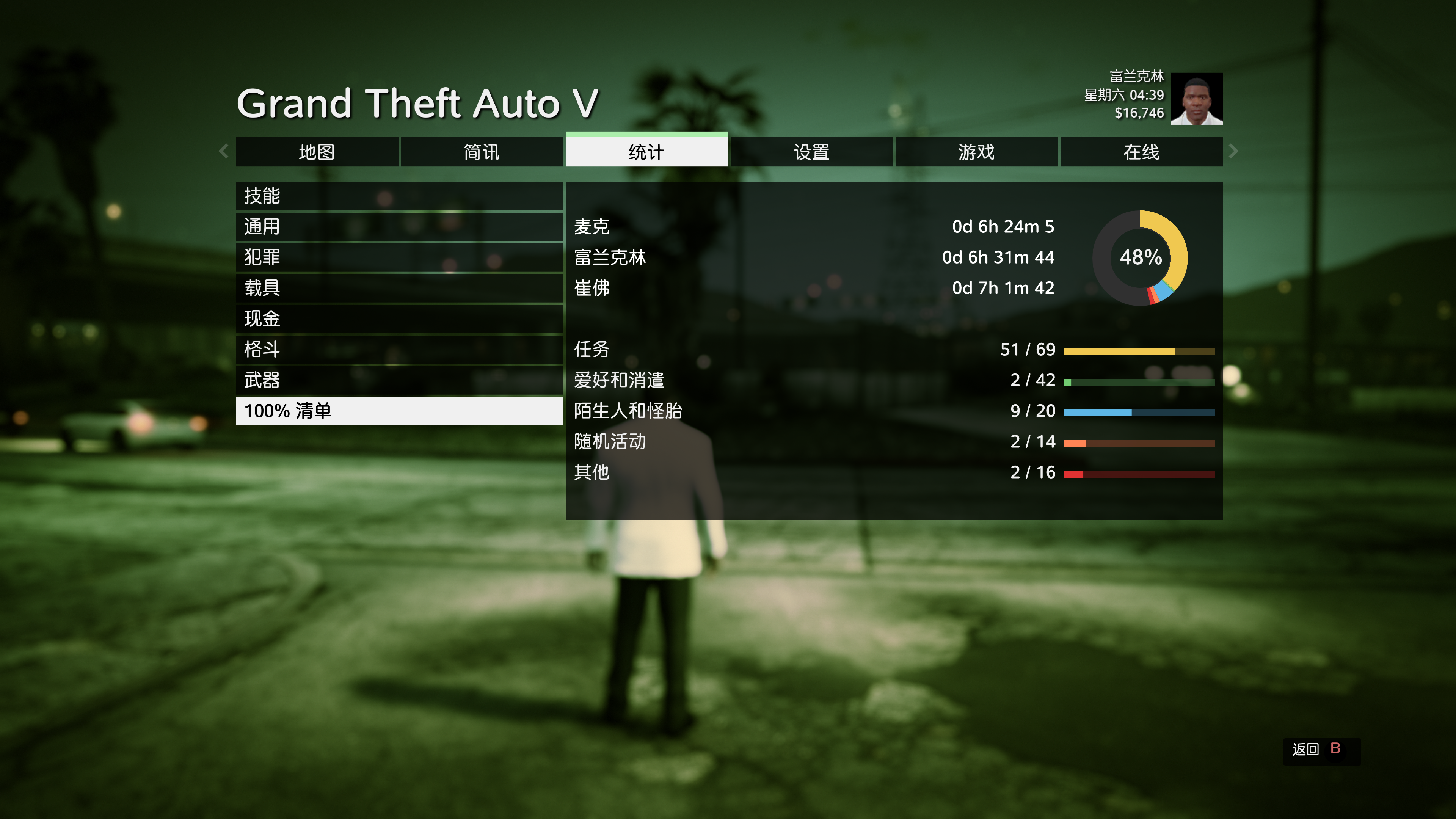
Task: Open the 犯罪 stats category
Action: coord(399,257)
